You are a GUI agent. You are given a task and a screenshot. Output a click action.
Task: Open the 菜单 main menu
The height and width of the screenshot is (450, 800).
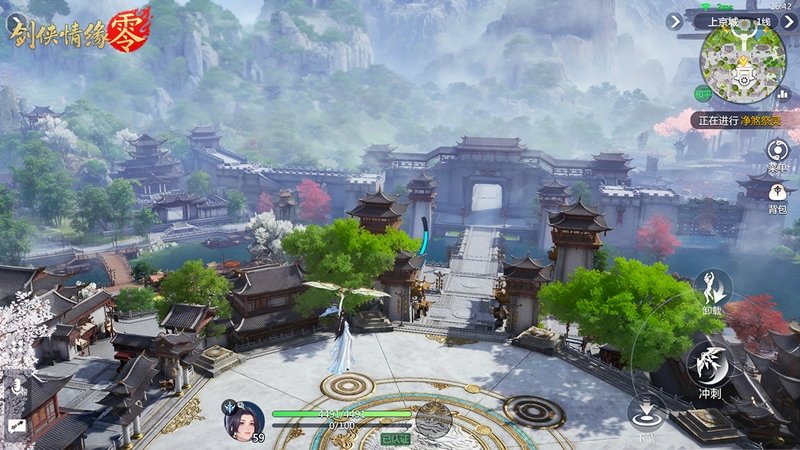click(779, 152)
